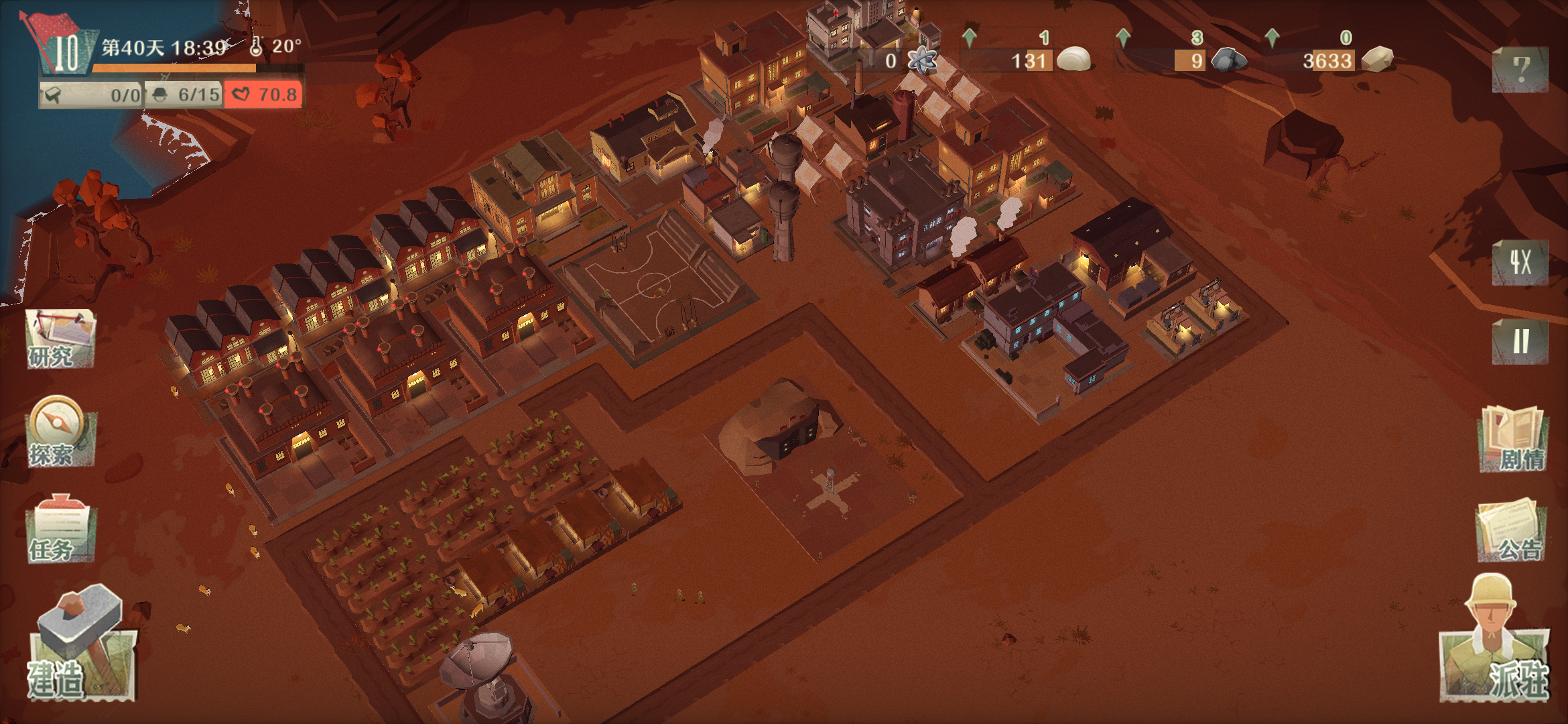Tap the tan stone resource icon

[1378, 59]
